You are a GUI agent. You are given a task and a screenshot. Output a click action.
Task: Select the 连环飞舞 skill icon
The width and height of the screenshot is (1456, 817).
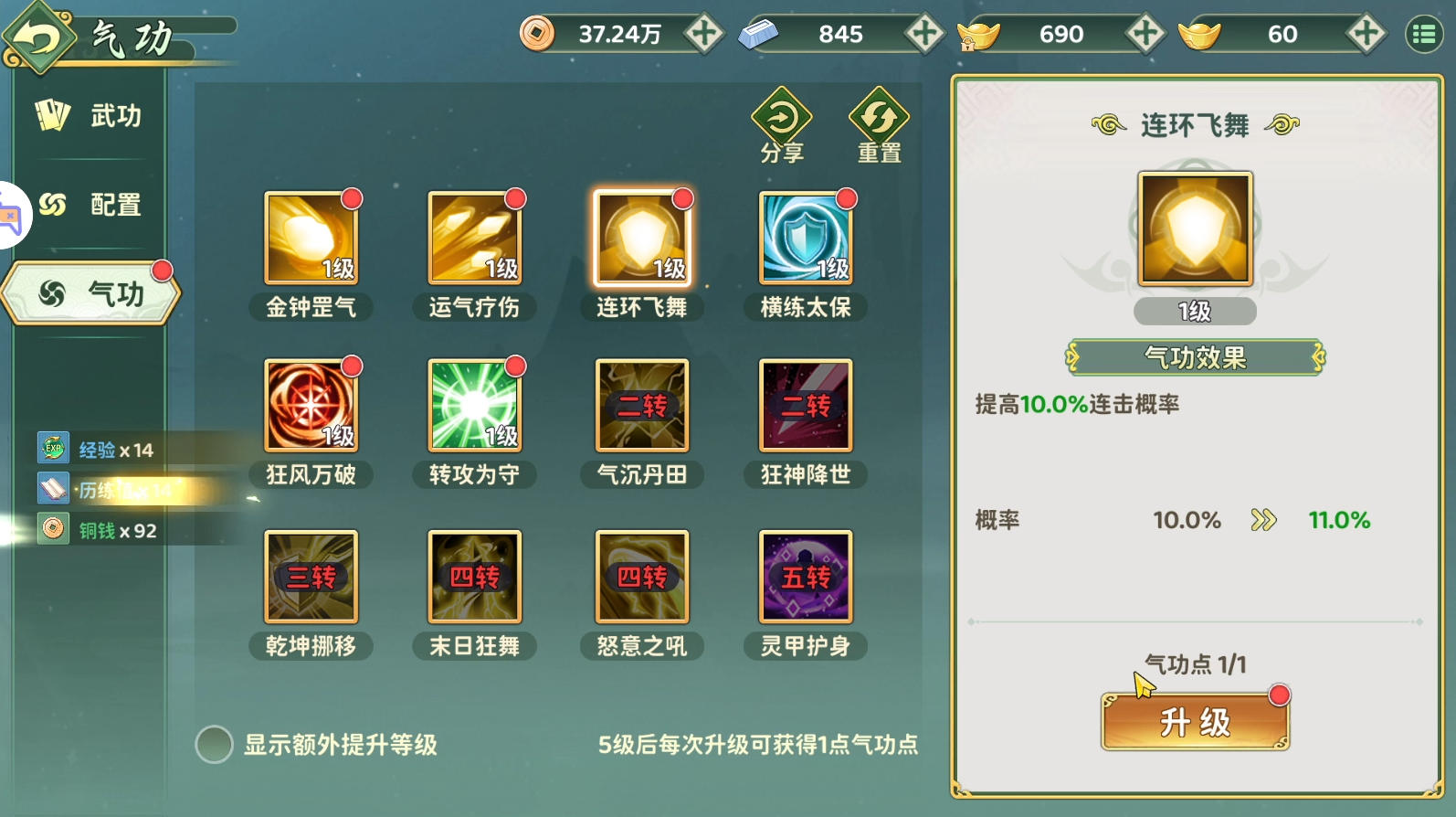point(641,239)
